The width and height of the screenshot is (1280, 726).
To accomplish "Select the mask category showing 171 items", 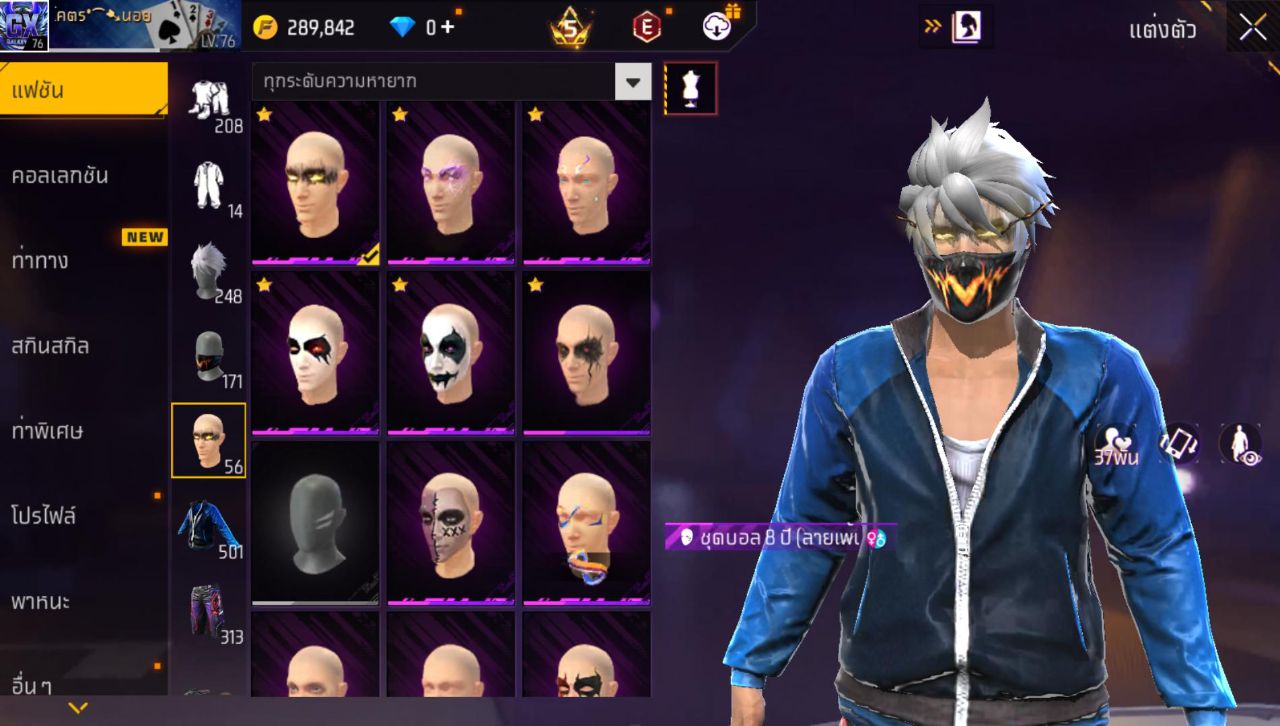I will pyautogui.click(x=210, y=350).
